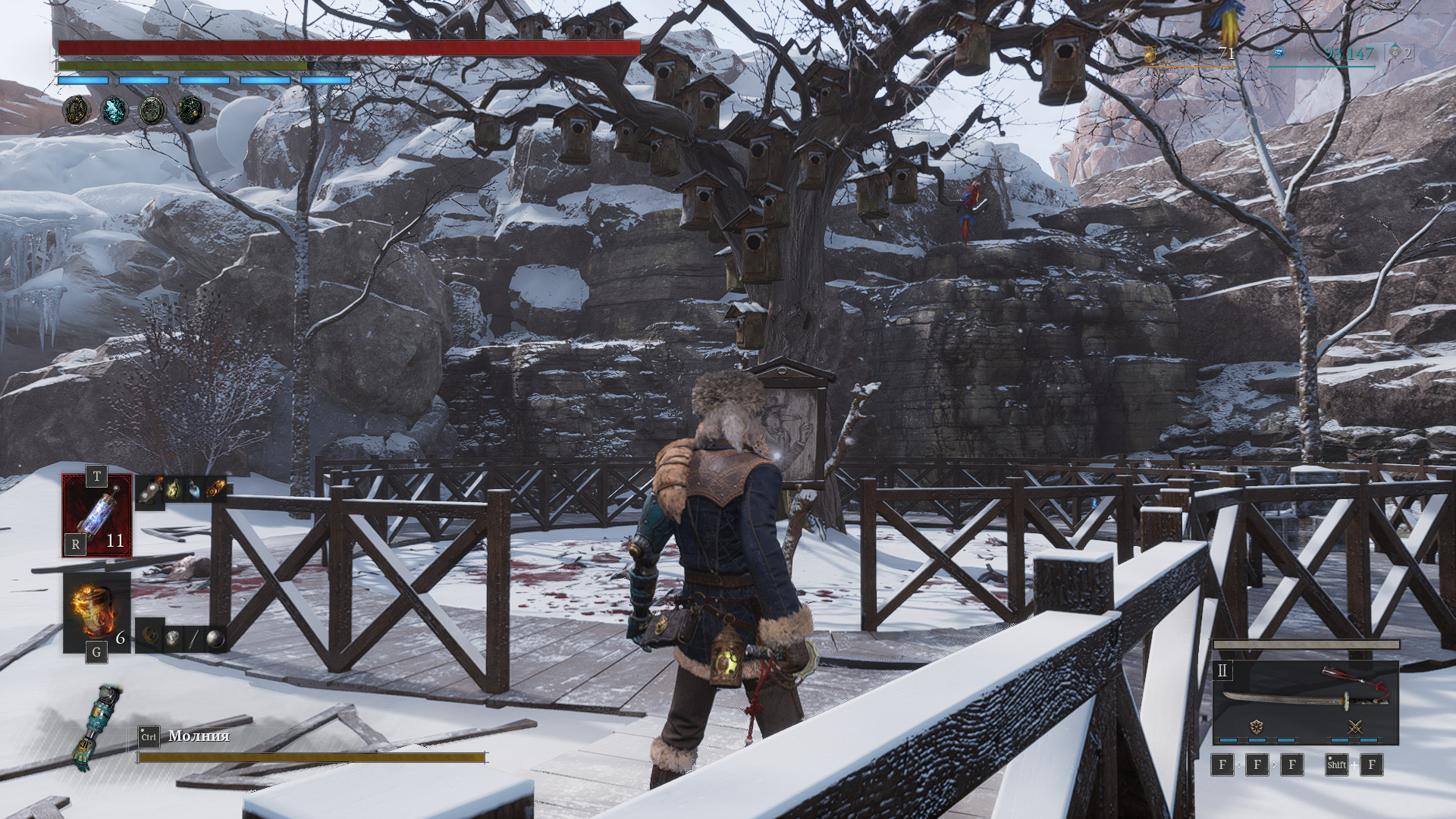Choose the blue flask quick item
Viewport: 1456px width, 819px height.
pyautogui.click(x=195, y=490)
